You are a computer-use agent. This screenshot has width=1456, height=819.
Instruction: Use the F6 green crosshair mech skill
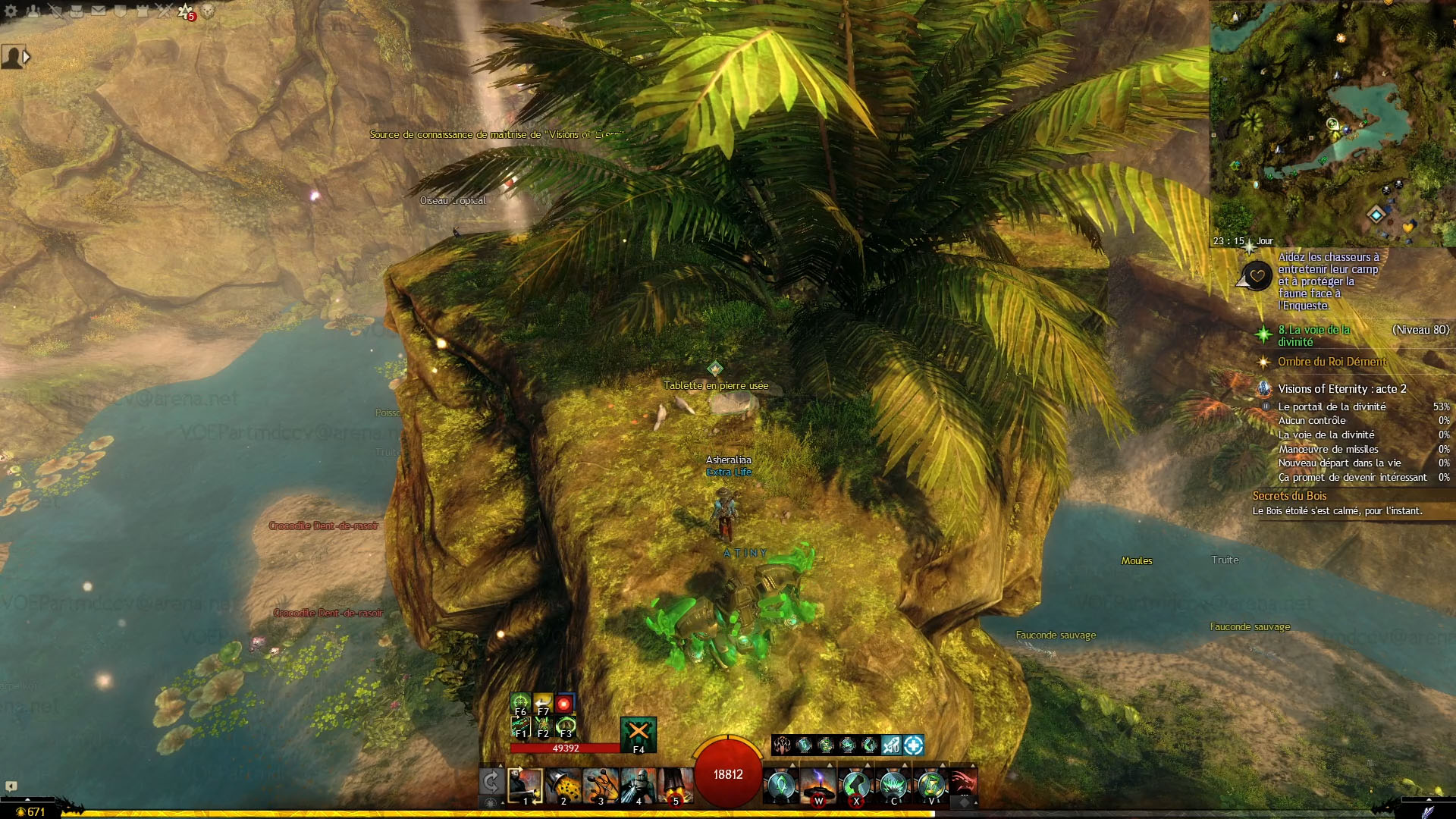coord(520,702)
